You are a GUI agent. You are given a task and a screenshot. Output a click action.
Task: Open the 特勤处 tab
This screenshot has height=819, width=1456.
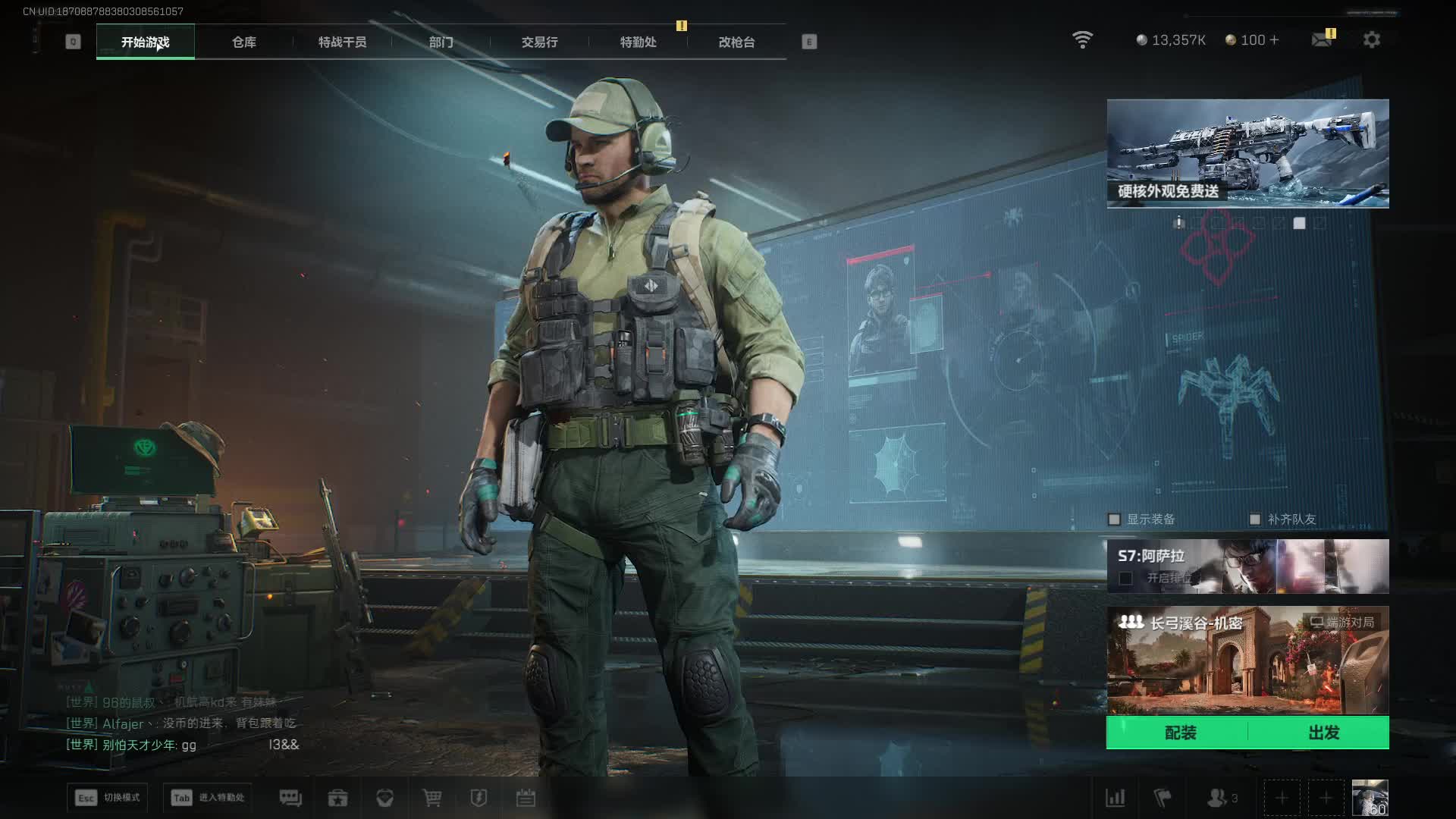point(638,42)
